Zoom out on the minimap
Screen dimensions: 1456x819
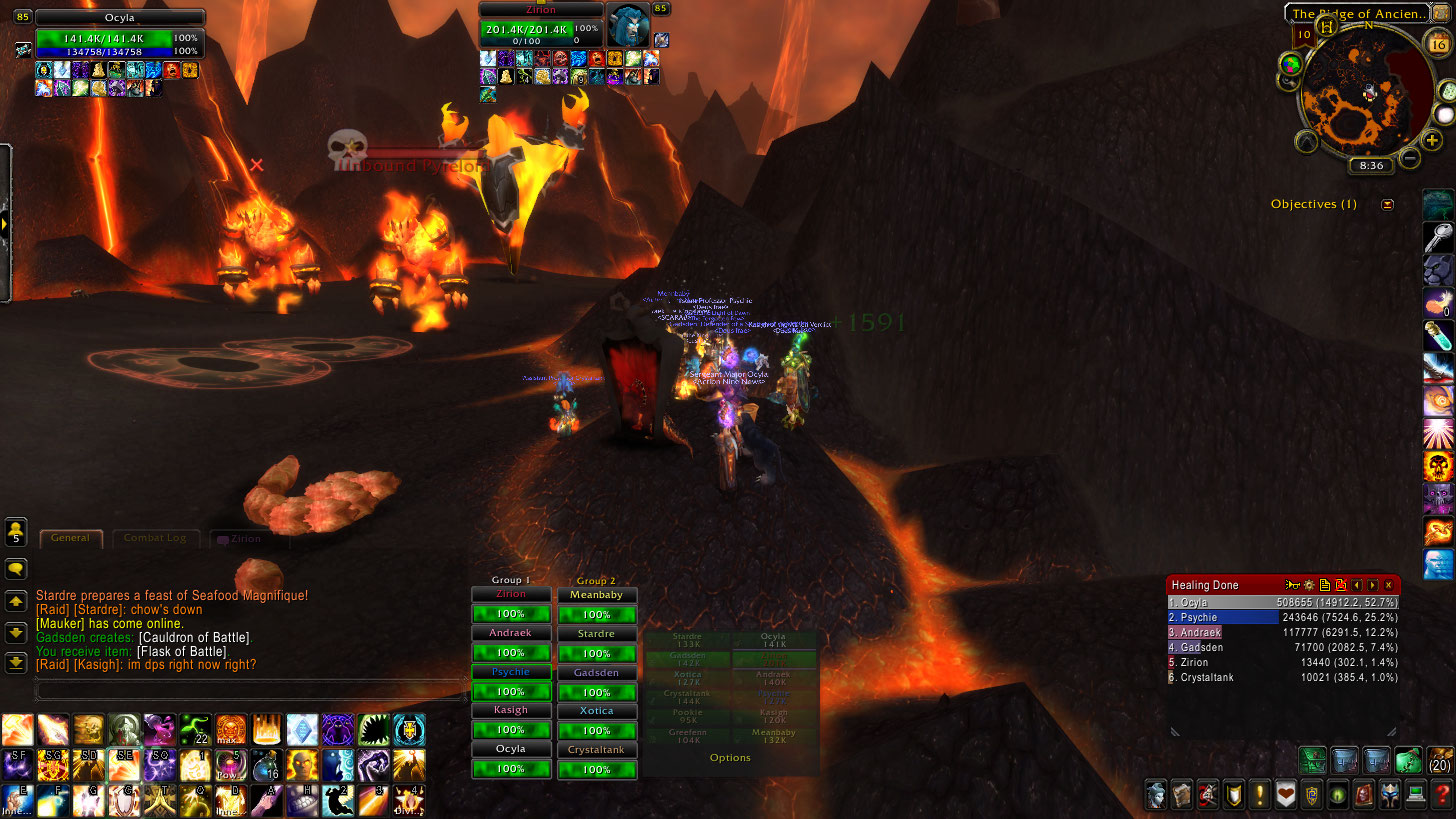point(1410,157)
